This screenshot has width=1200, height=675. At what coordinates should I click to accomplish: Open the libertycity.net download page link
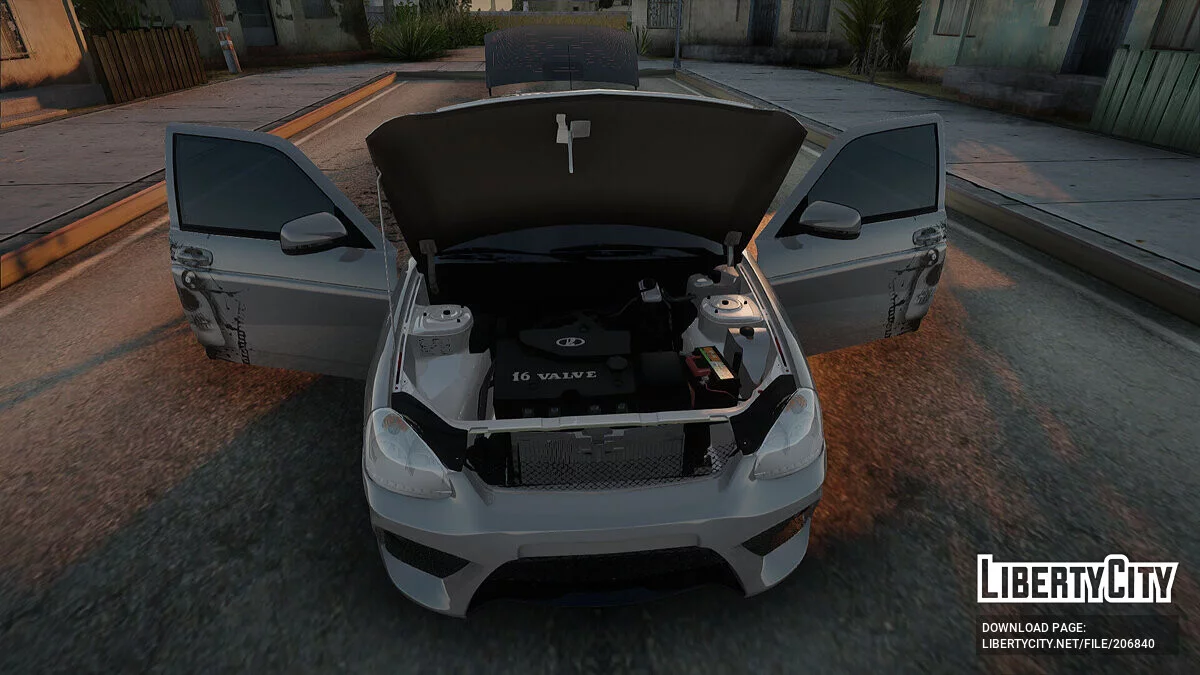[1067, 643]
